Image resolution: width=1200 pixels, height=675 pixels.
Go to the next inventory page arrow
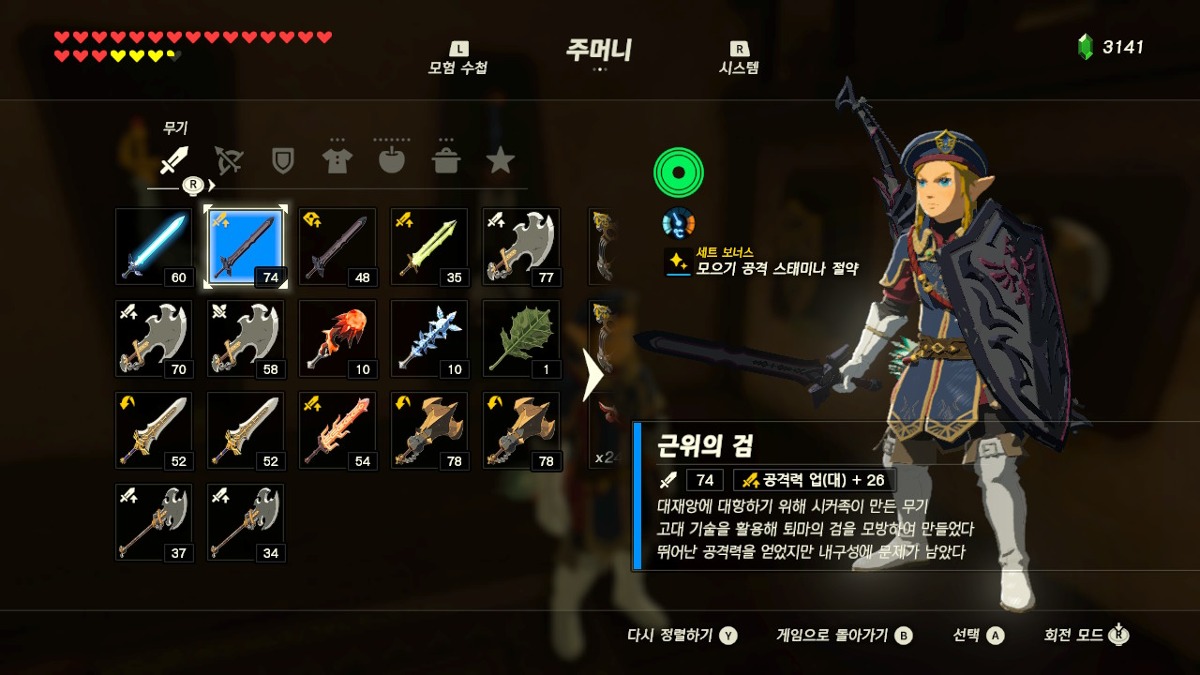coord(592,375)
